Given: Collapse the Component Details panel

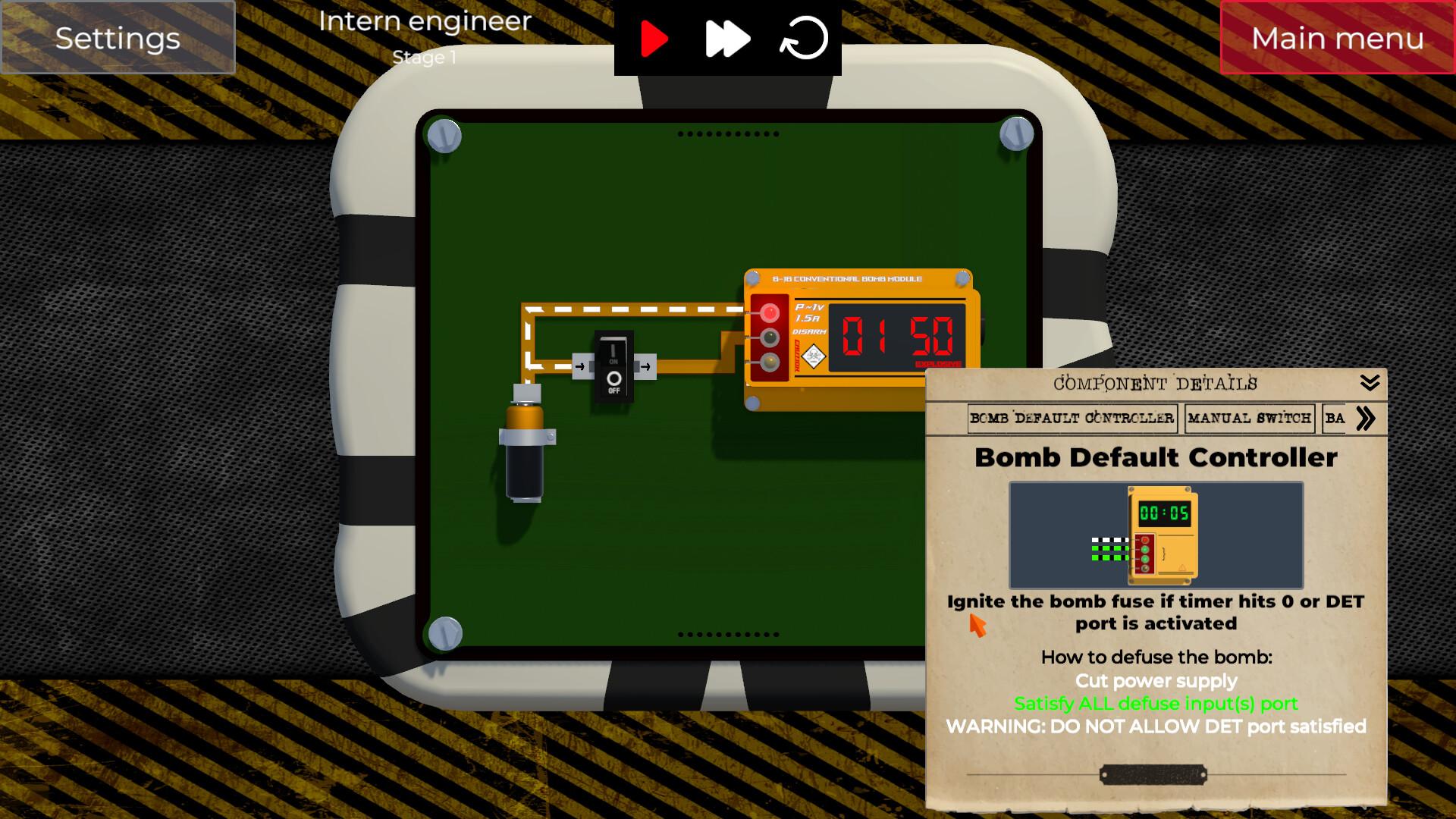Looking at the screenshot, I should click(1370, 383).
